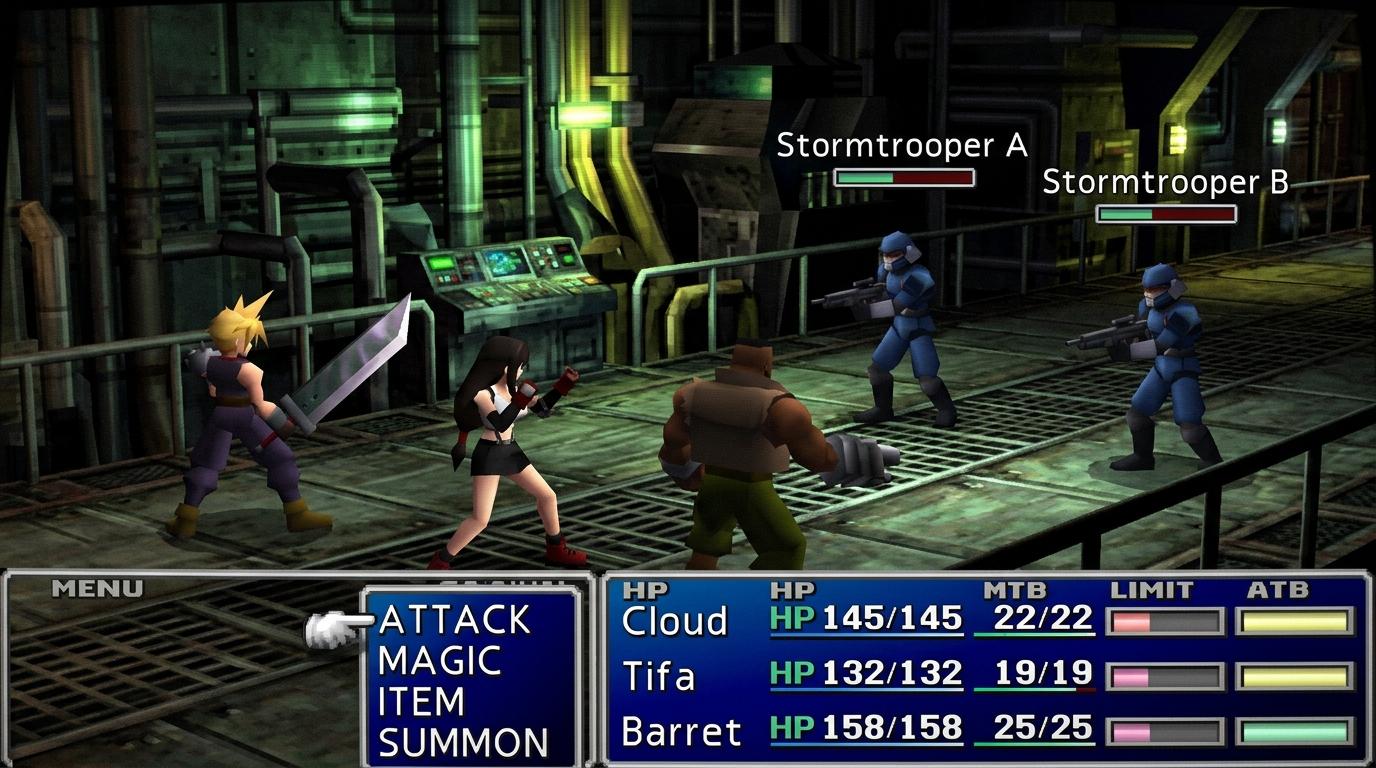This screenshot has height=768, width=1376.
Task: Choose MAGIC from the battle menu
Action: [439, 661]
